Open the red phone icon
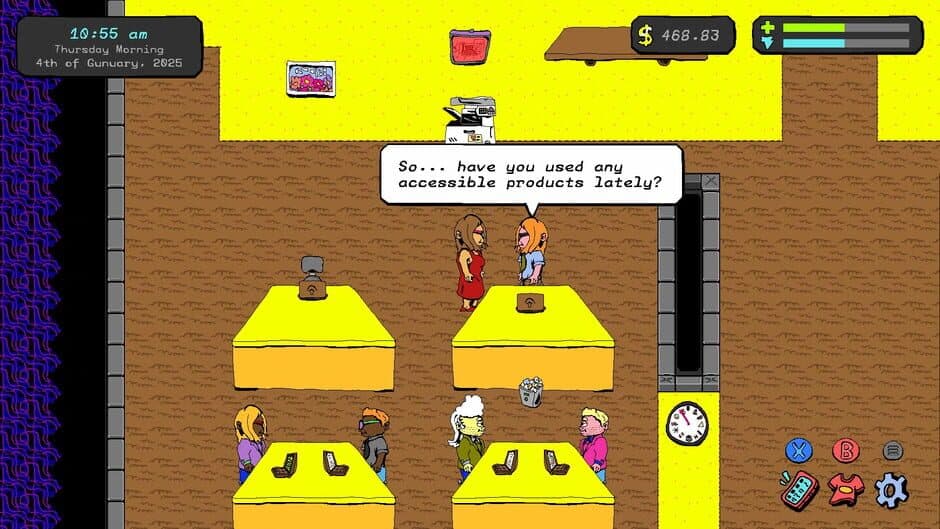Image resolution: width=940 pixels, height=529 pixels. coord(799,490)
